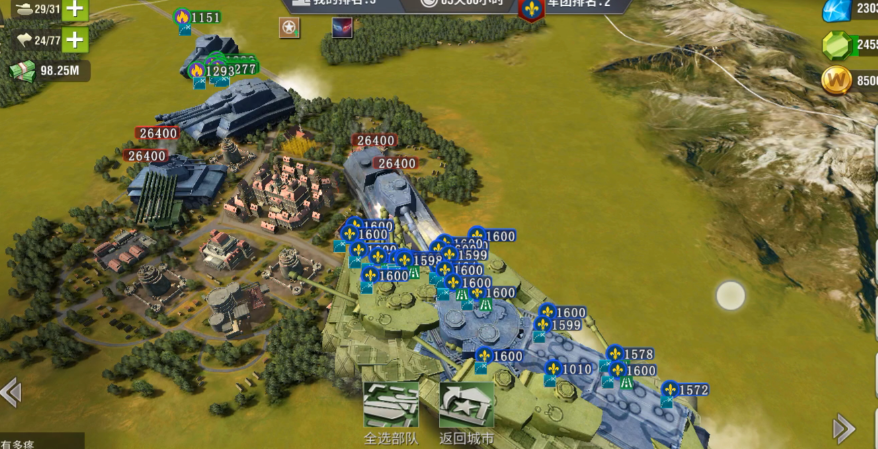Select the allied unit marked 1010
This screenshot has width=878, height=449.
pyautogui.click(x=568, y=370)
